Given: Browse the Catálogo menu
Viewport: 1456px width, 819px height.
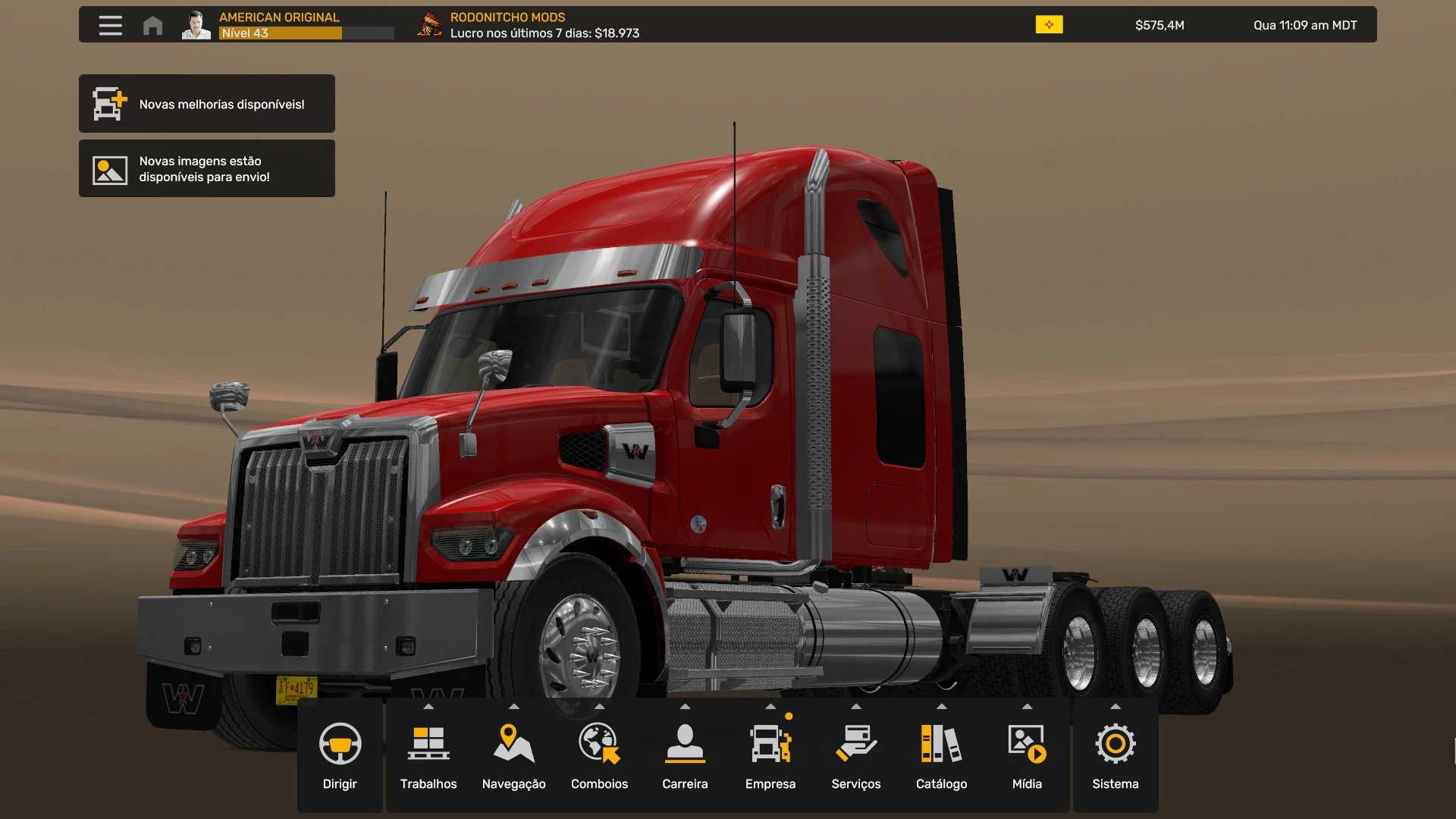Looking at the screenshot, I should coord(941,756).
